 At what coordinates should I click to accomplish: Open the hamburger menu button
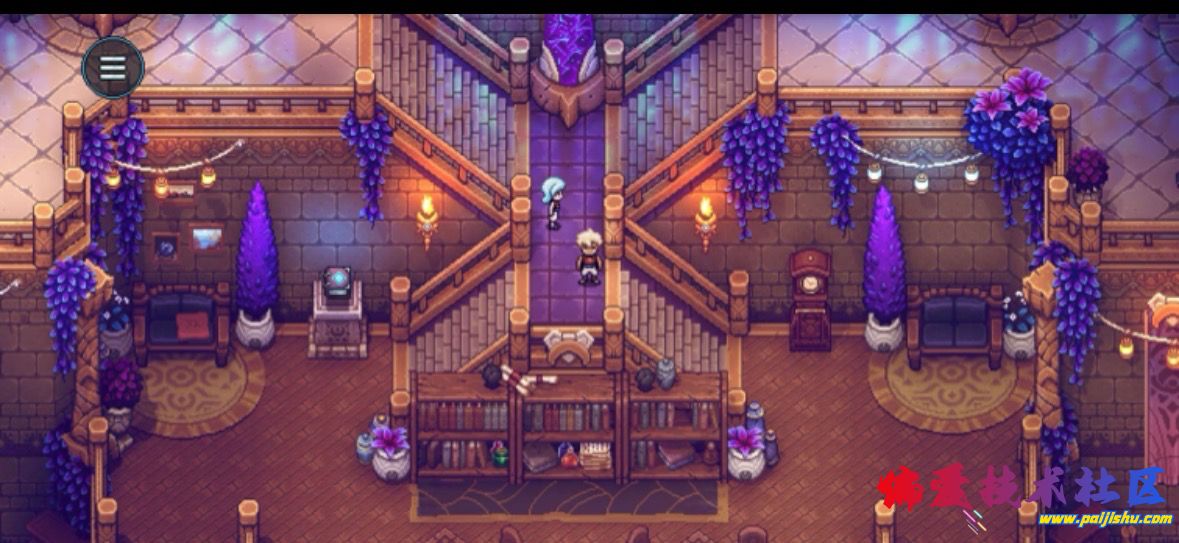pos(112,68)
